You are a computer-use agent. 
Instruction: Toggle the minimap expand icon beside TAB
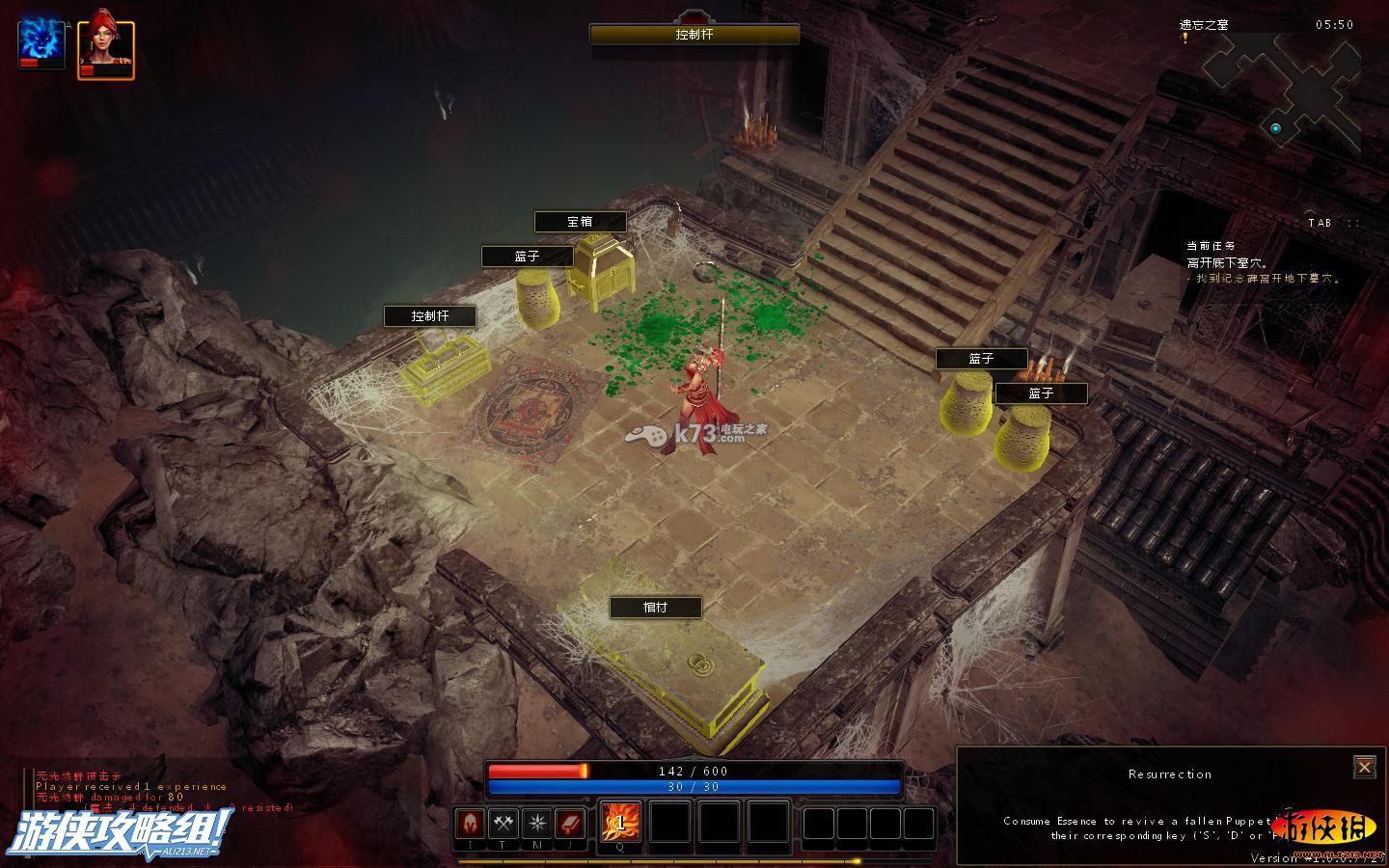[x=1353, y=223]
